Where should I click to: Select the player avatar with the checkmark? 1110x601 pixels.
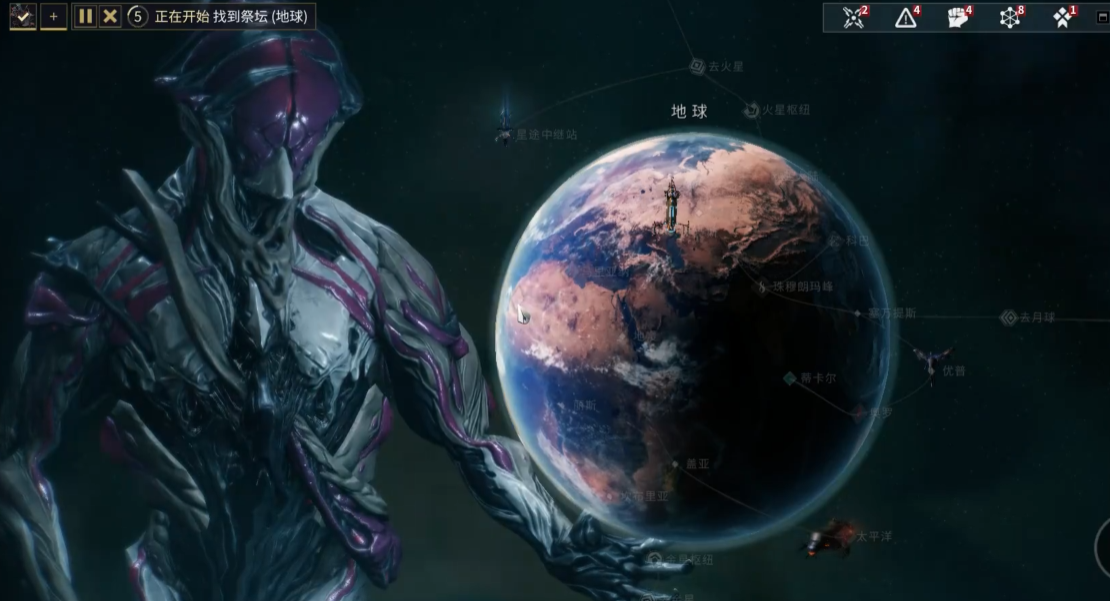pos(23,16)
